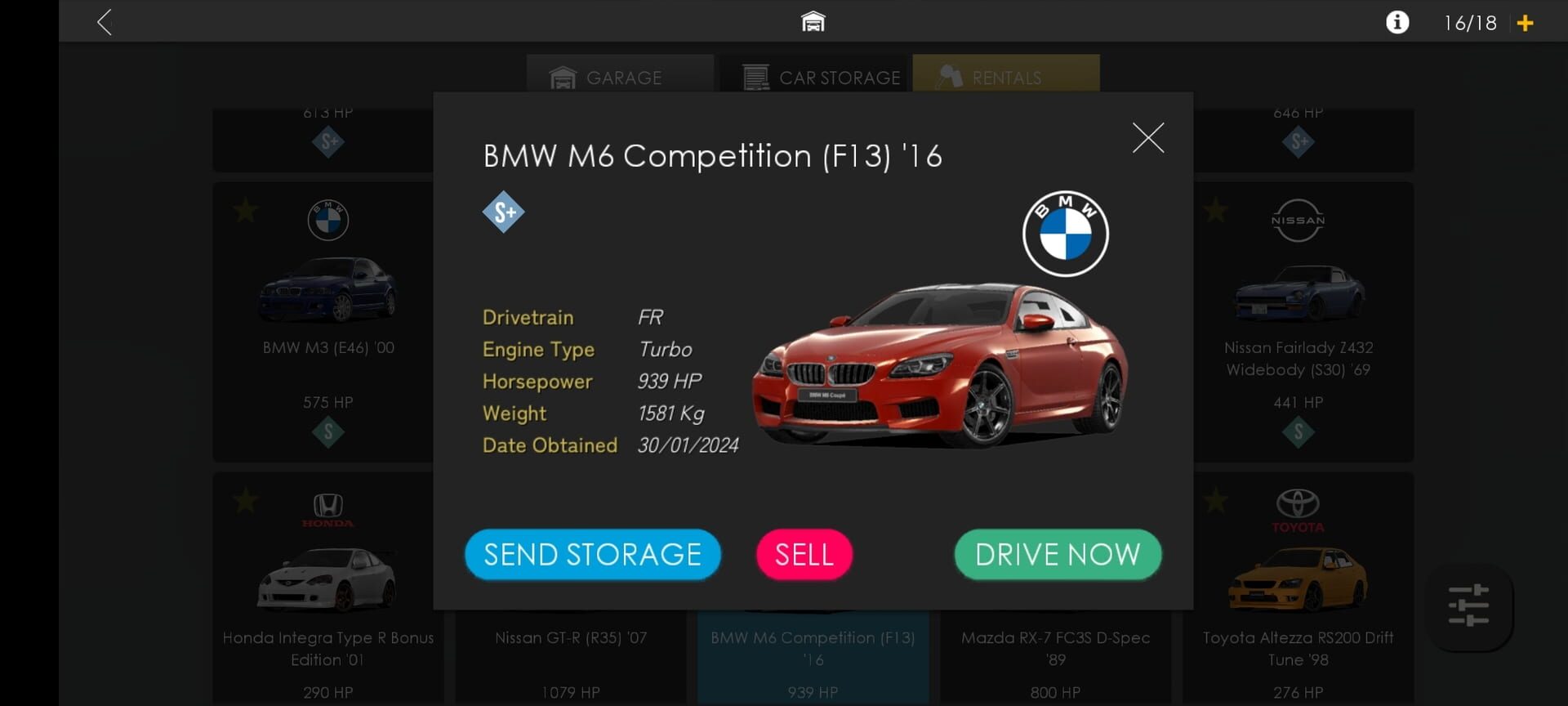Click the S badge under the BMW M3

tap(327, 431)
